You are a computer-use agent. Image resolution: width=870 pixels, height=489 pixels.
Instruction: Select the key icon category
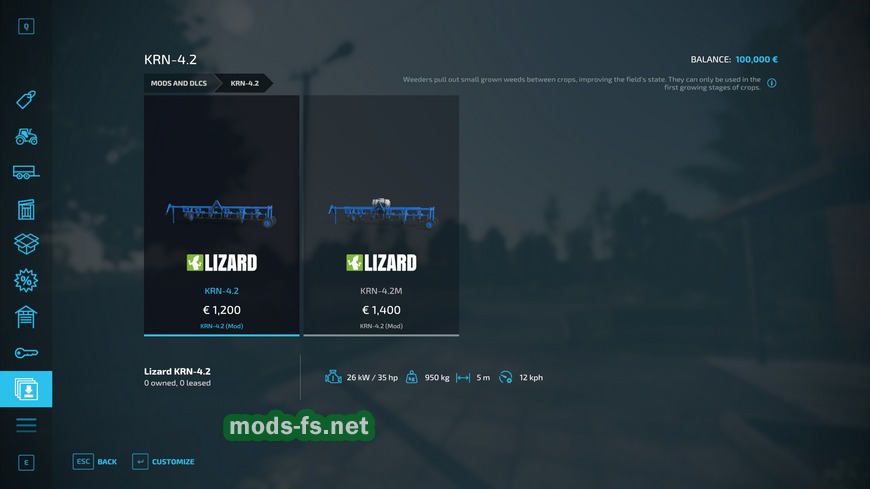click(x=26, y=352)
